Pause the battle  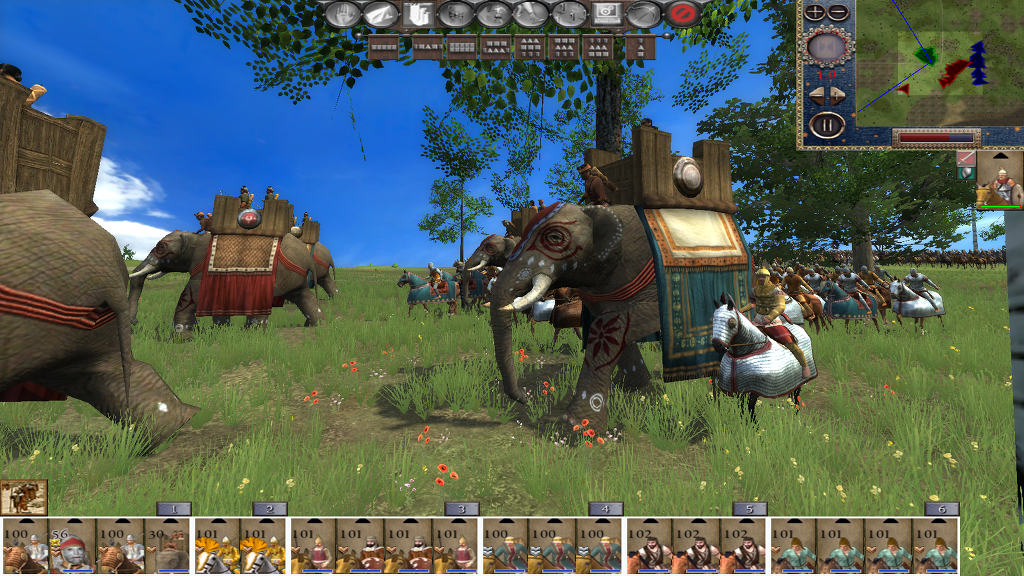pyautogui.click(x=827, y=126)
